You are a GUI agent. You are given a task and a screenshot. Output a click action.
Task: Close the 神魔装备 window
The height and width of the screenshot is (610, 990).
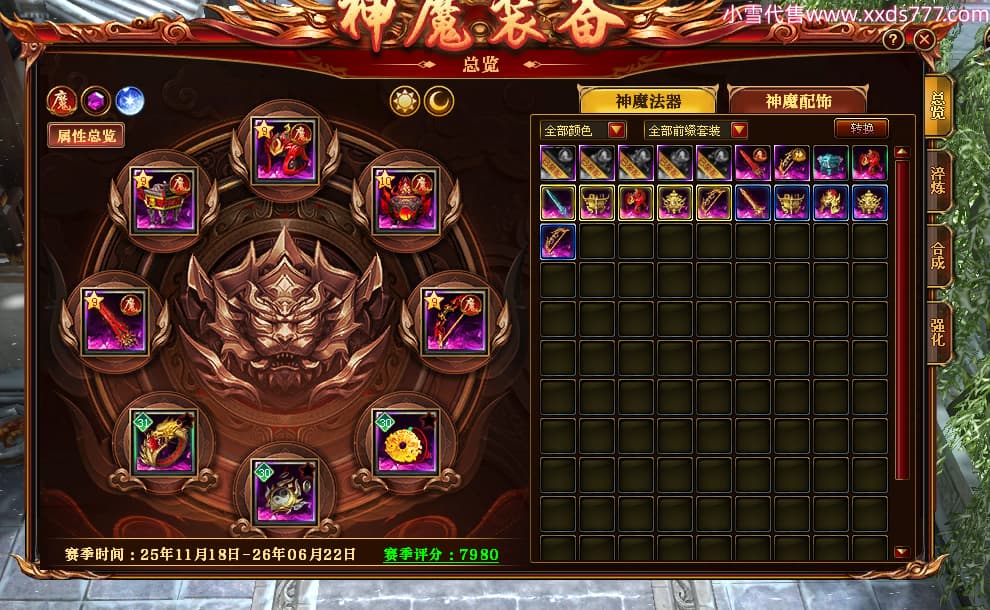925,40
